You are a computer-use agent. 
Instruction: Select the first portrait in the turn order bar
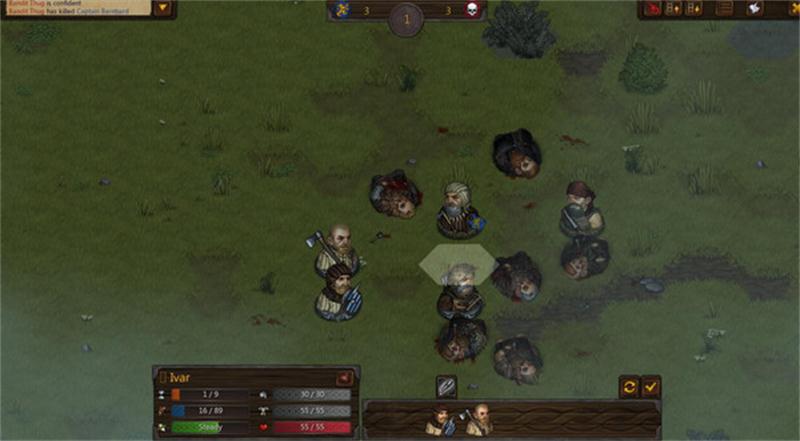click(441, 420)
